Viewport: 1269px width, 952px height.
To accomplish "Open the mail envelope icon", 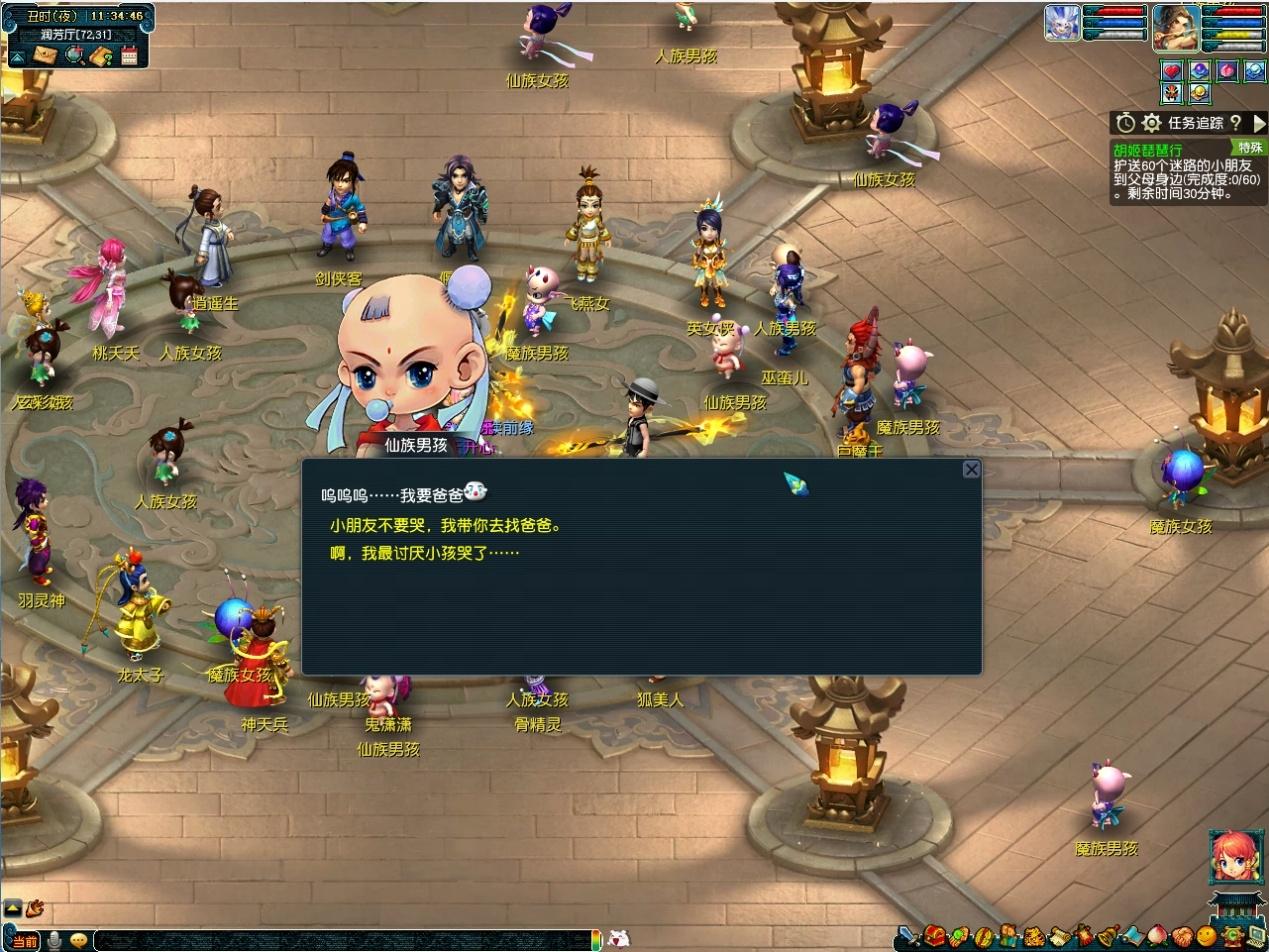I will click(x=44, y=56).
